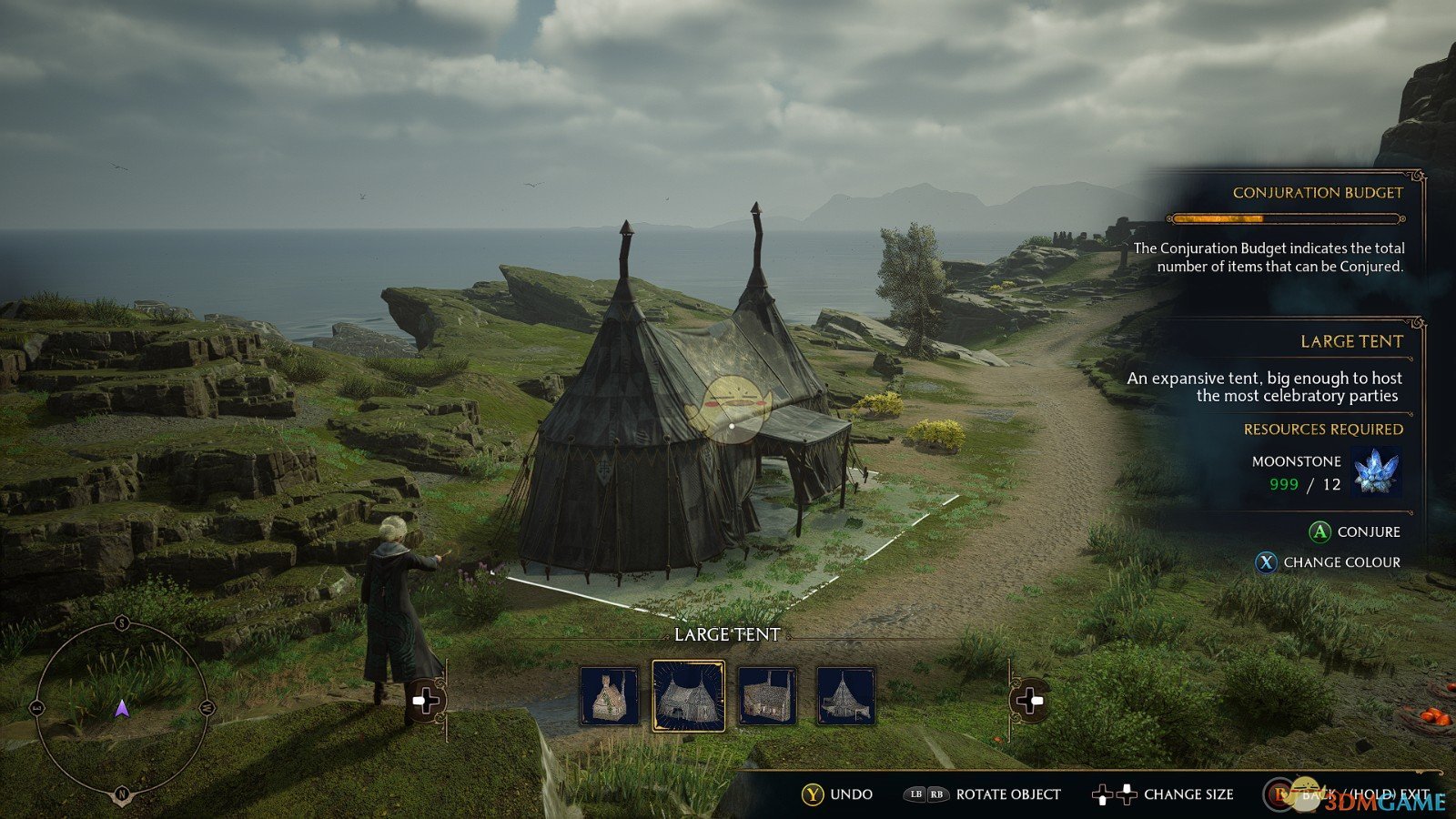Image resolution: width=1456 pixels, height=819 pixels.
Task: Choose the highlighted Large Tent thumbnail
Action: pos(689,697)
